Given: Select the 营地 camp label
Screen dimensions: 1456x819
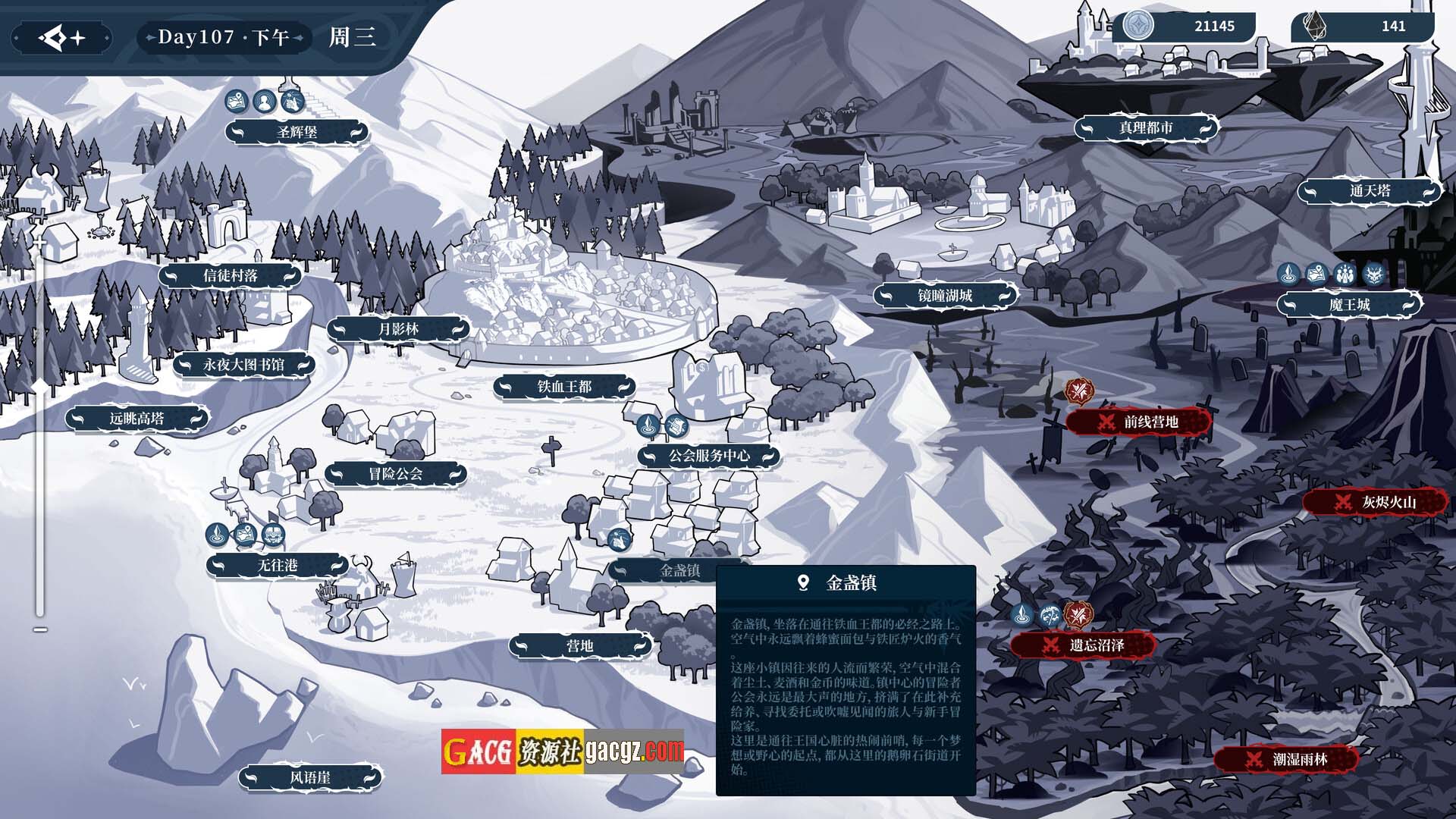Looking at the screenshot, I should coord(580,645).
